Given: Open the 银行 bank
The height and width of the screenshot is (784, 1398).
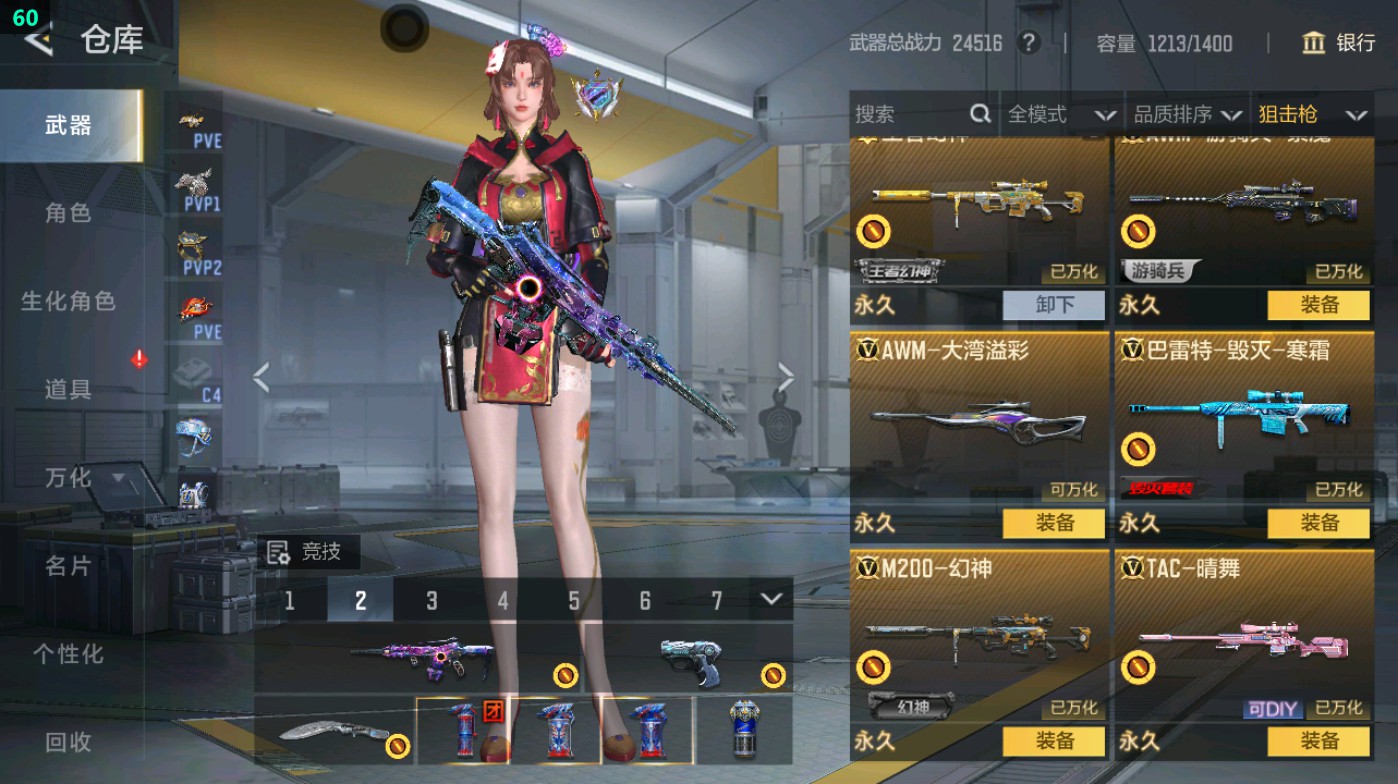Looking at the screenshot, I should pos(1339,43).
